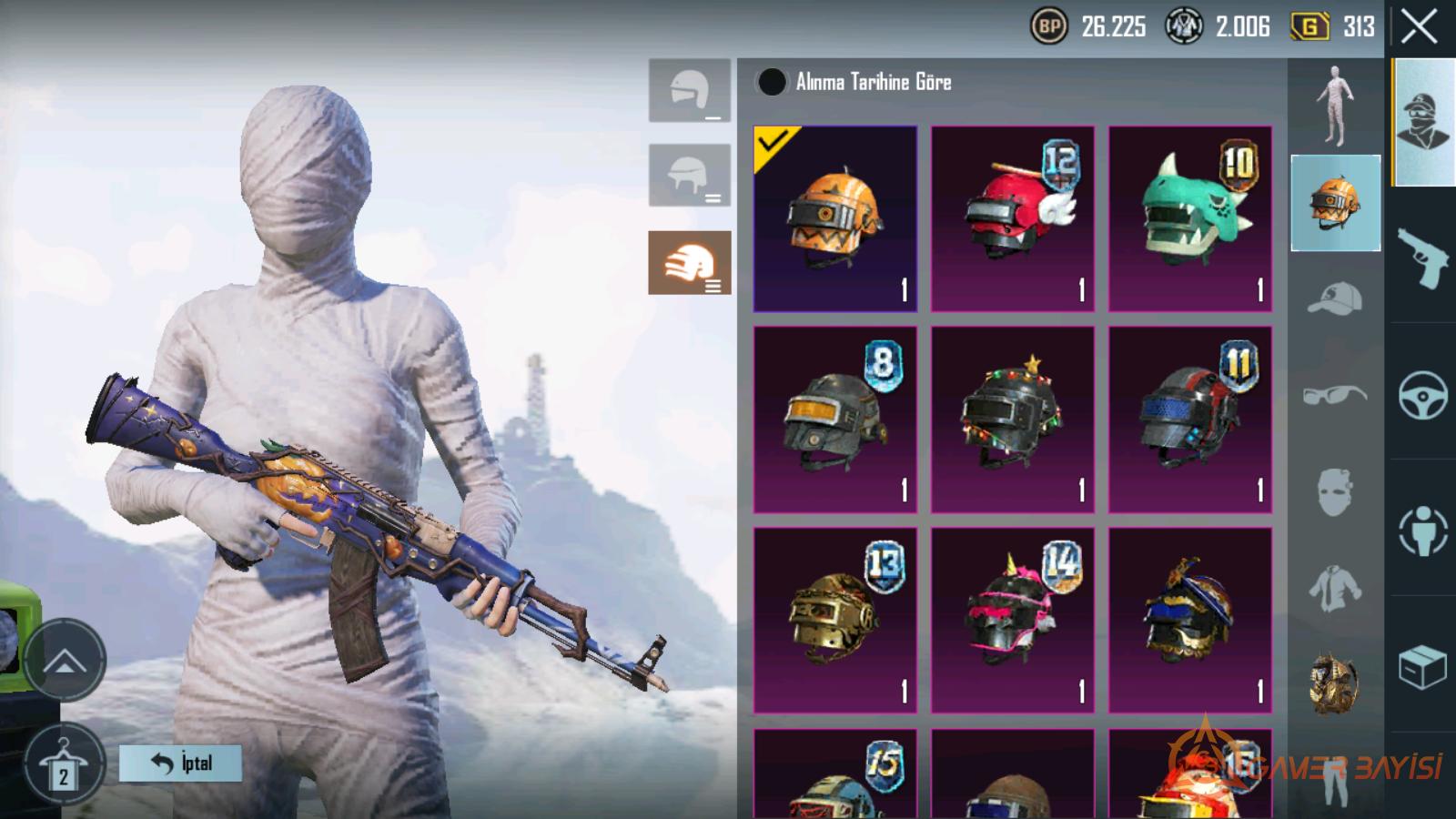Click the İptal cancel button
The width and height of the screenshot is (1456, 819).
[x=180, y=763]
